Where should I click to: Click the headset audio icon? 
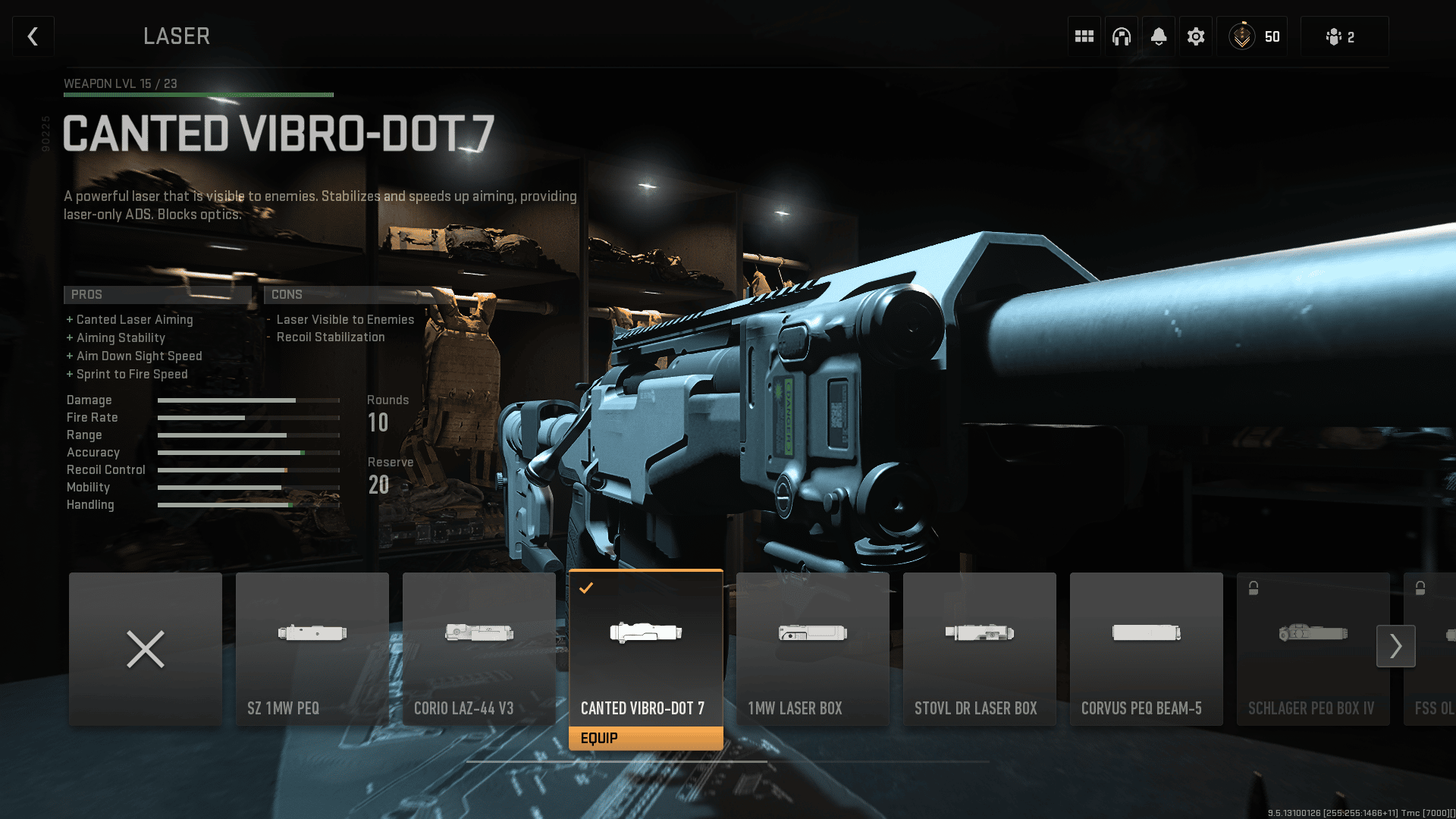coord(1120,36)
